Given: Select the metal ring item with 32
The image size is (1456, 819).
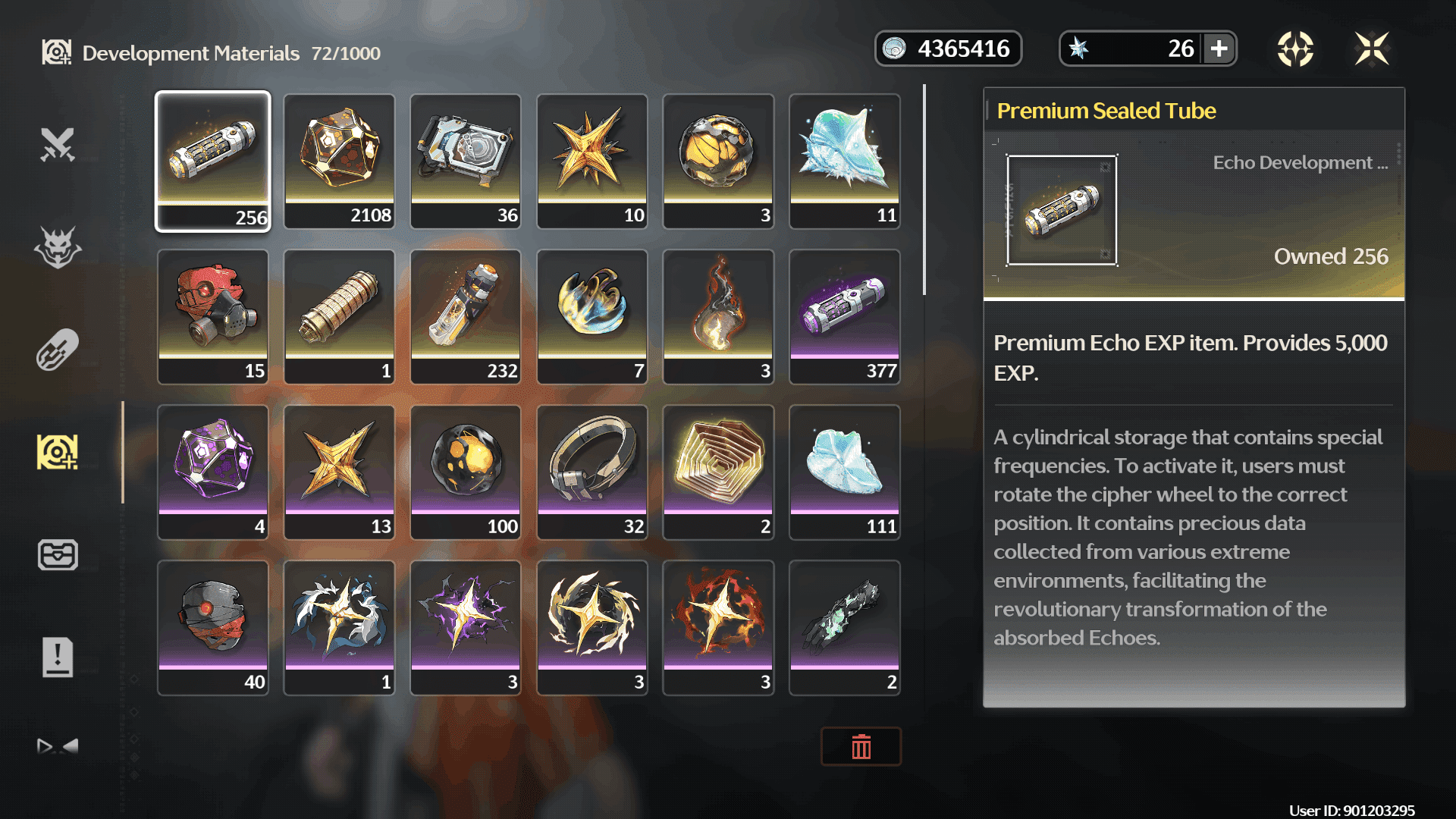Looking at the screenshot, I should 591,472.
